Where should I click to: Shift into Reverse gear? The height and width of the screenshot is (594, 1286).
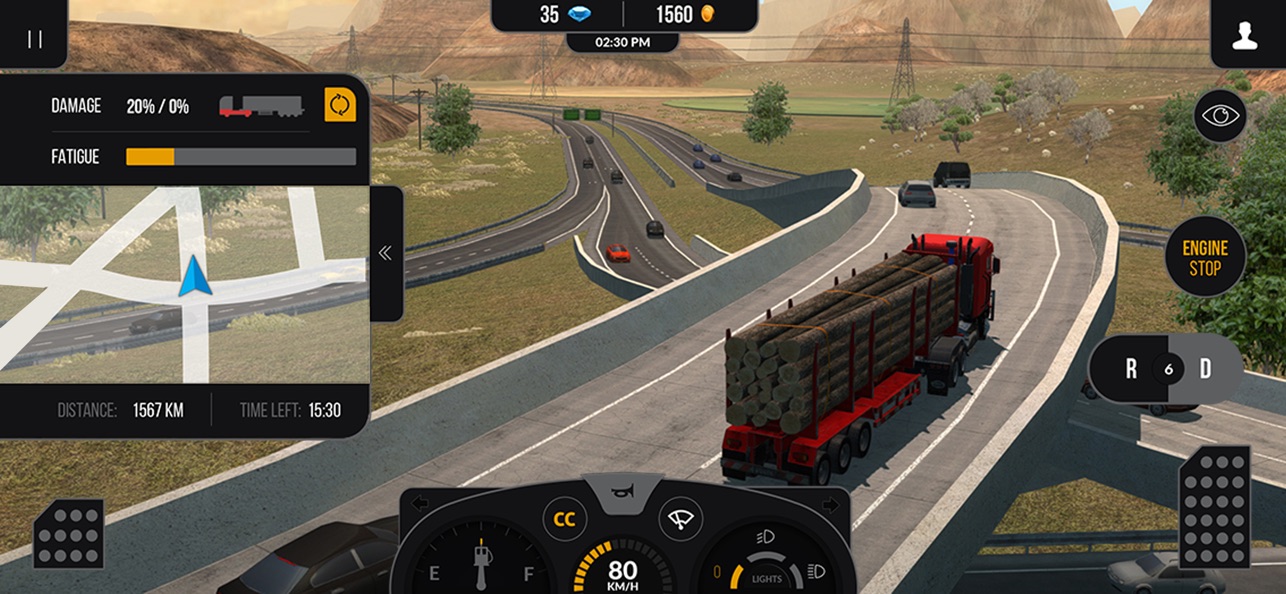(1131, 369)
